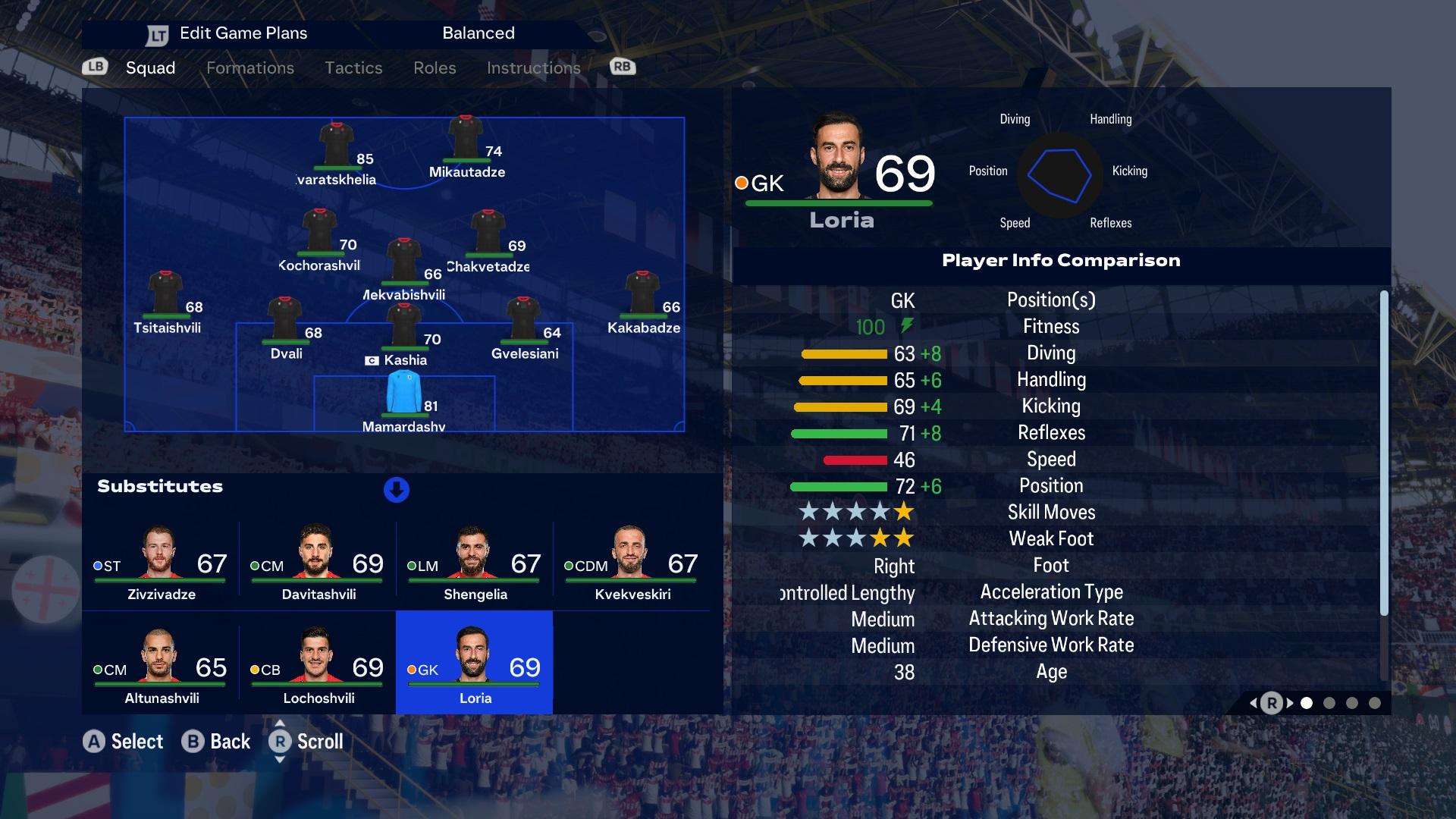
Task: Select Tsitaishvili on the left flank
Action: [x=166, y=296]
